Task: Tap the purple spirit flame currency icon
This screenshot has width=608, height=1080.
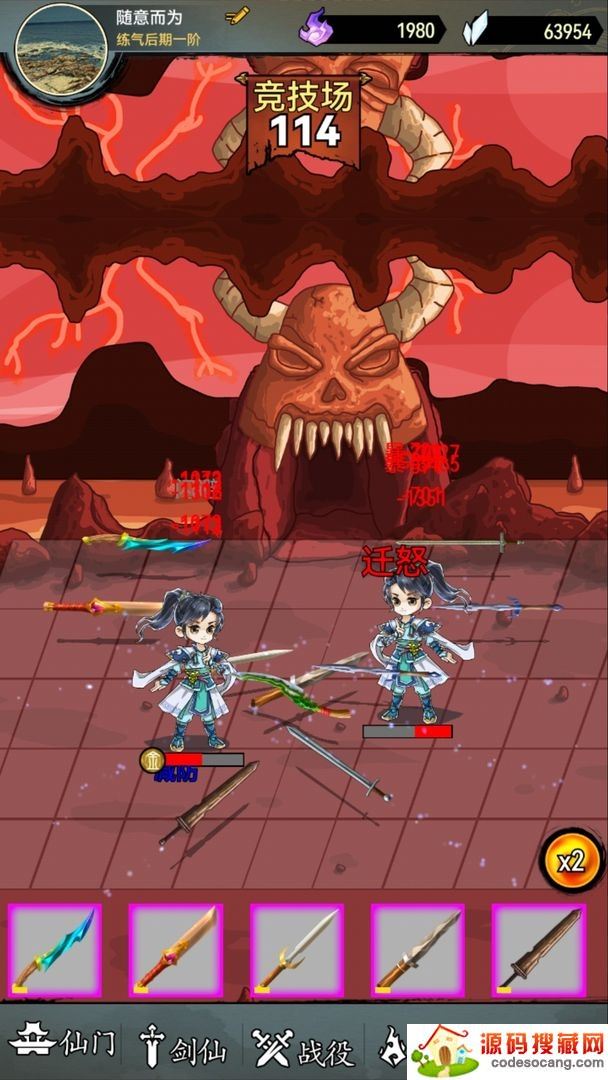Action: point(314,29)
